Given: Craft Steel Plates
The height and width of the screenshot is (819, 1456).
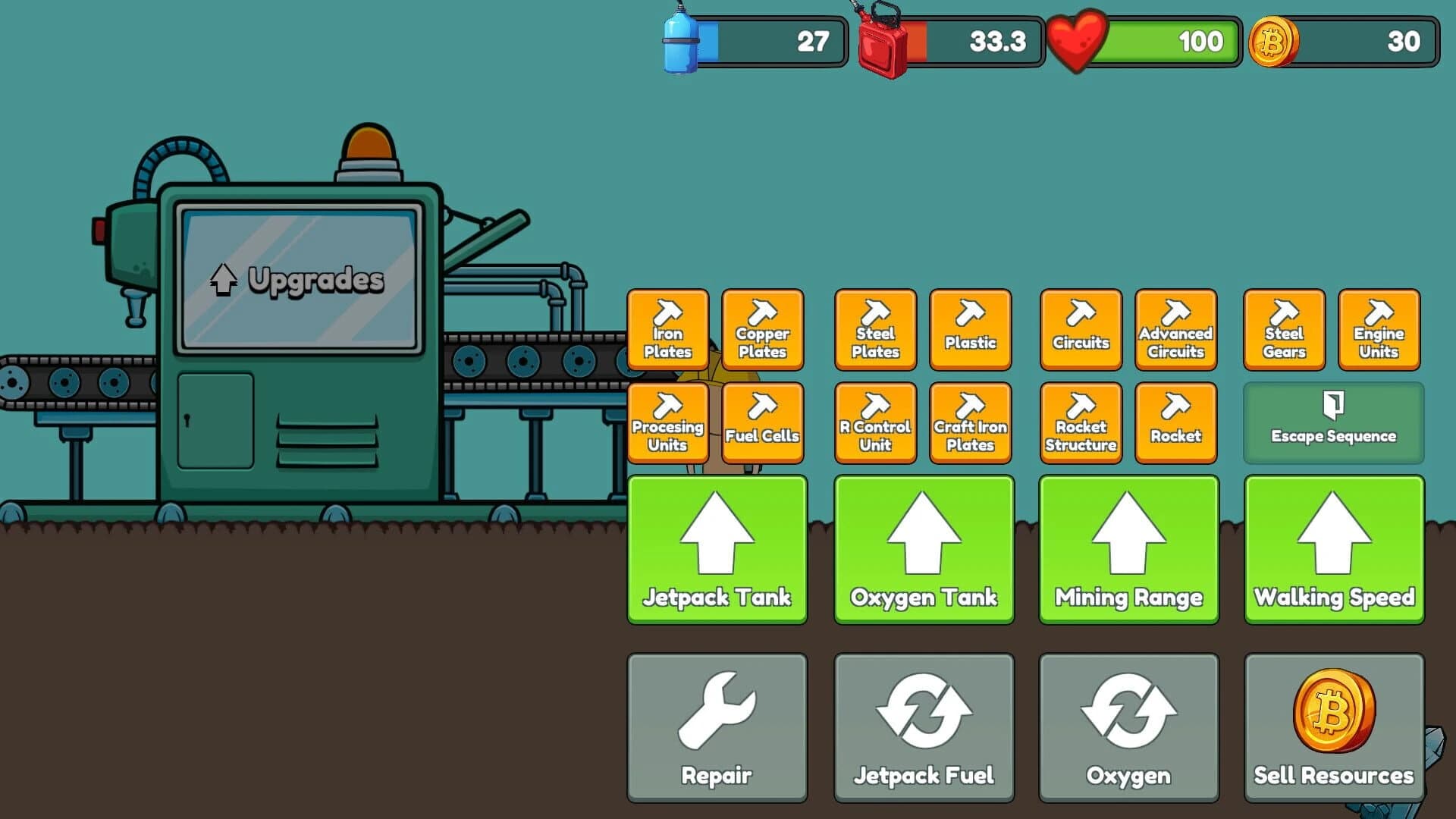Looking at the screenshot, I should (874, 330).
